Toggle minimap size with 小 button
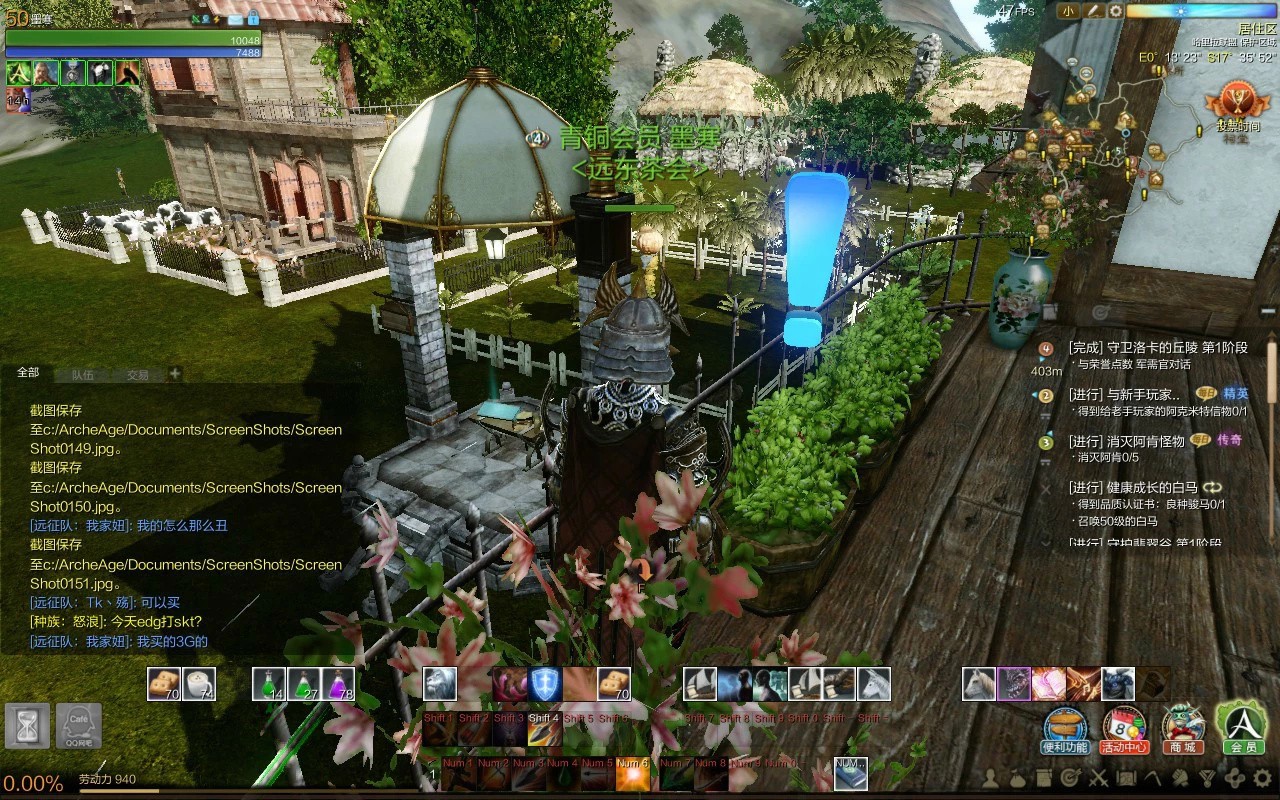The height and width of the screenshot is (800, 1280). pyautogui.click(x=1068, y=11)
